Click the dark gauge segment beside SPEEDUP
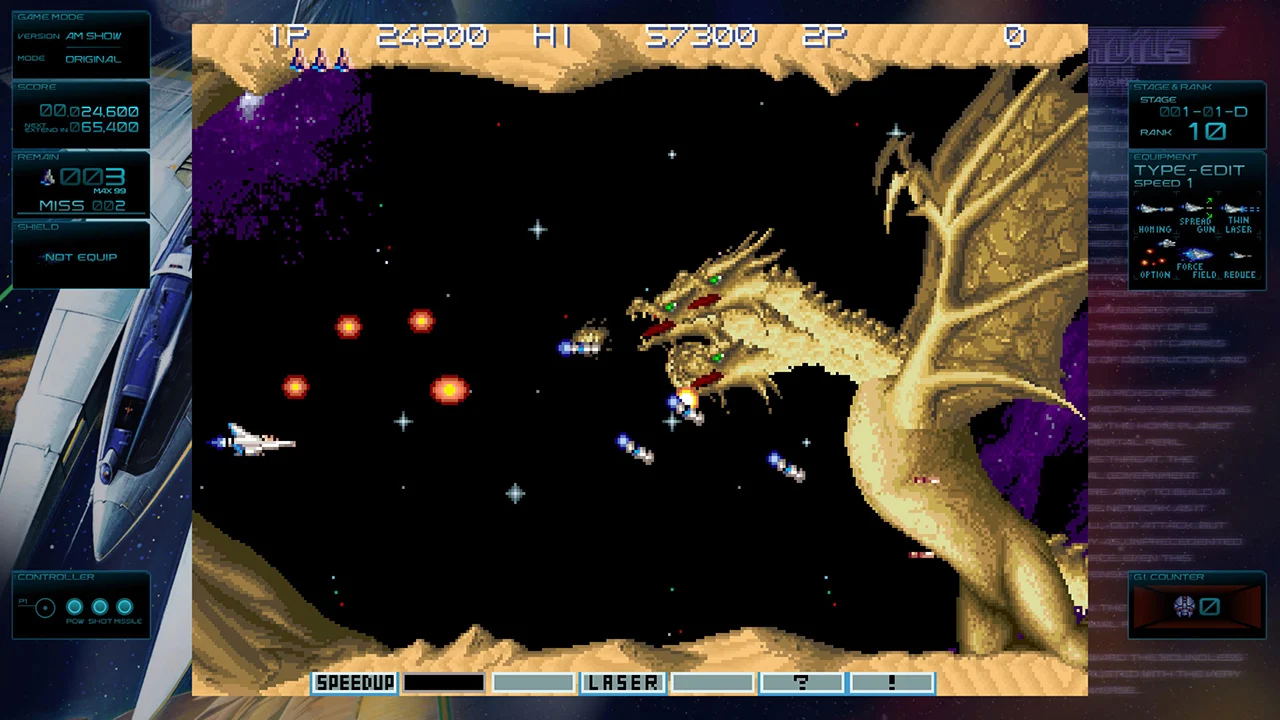Image resolution: width=1280 pixels, height=720 pixels. pos(443,682)
